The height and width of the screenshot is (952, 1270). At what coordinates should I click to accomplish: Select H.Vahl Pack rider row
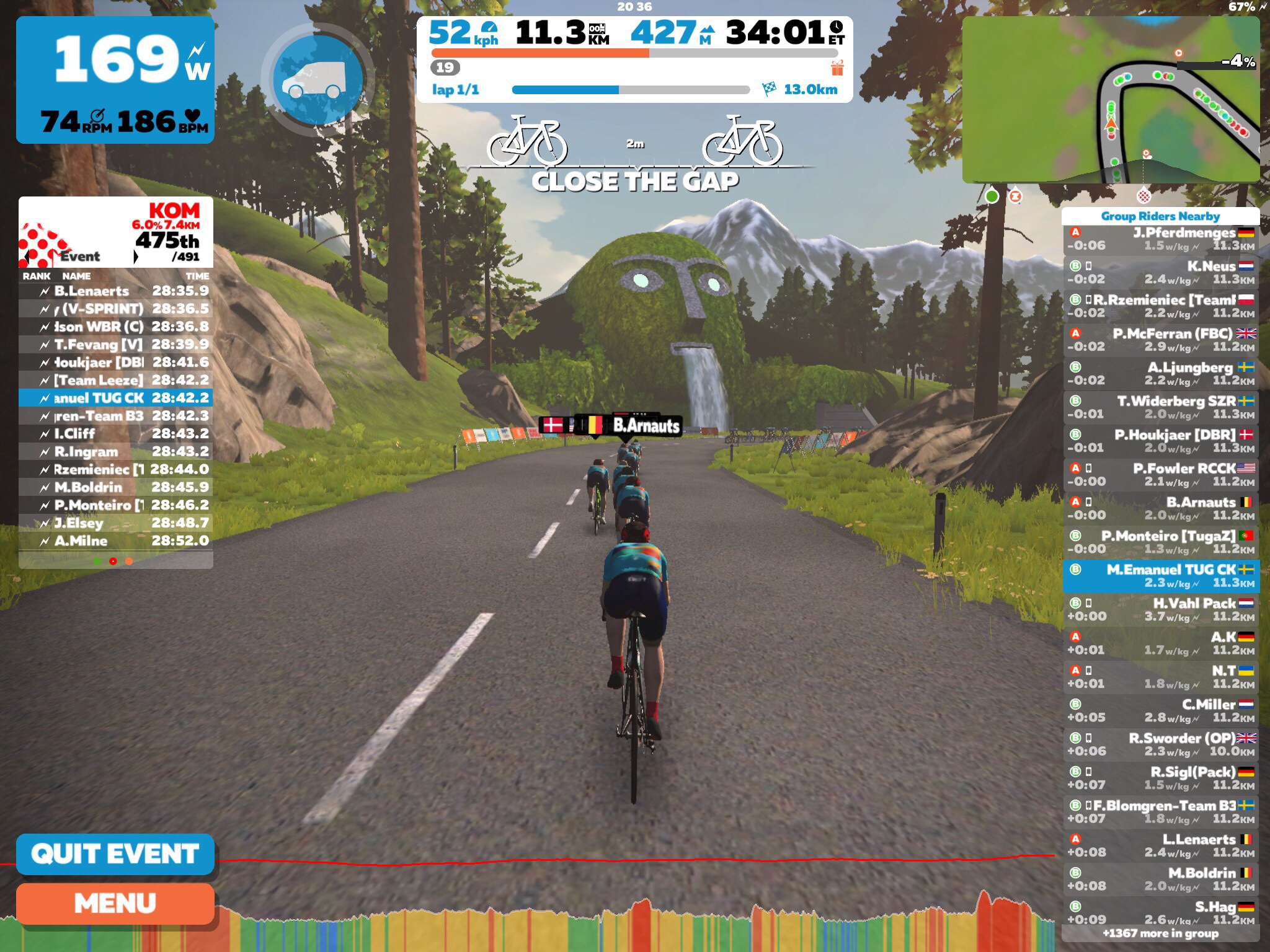(1160, 610)
